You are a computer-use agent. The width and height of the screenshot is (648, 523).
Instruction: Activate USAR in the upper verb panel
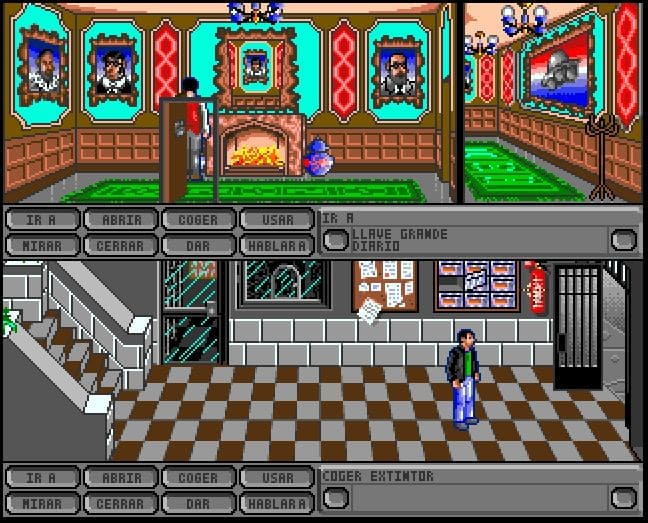click(x=275, y=220)
